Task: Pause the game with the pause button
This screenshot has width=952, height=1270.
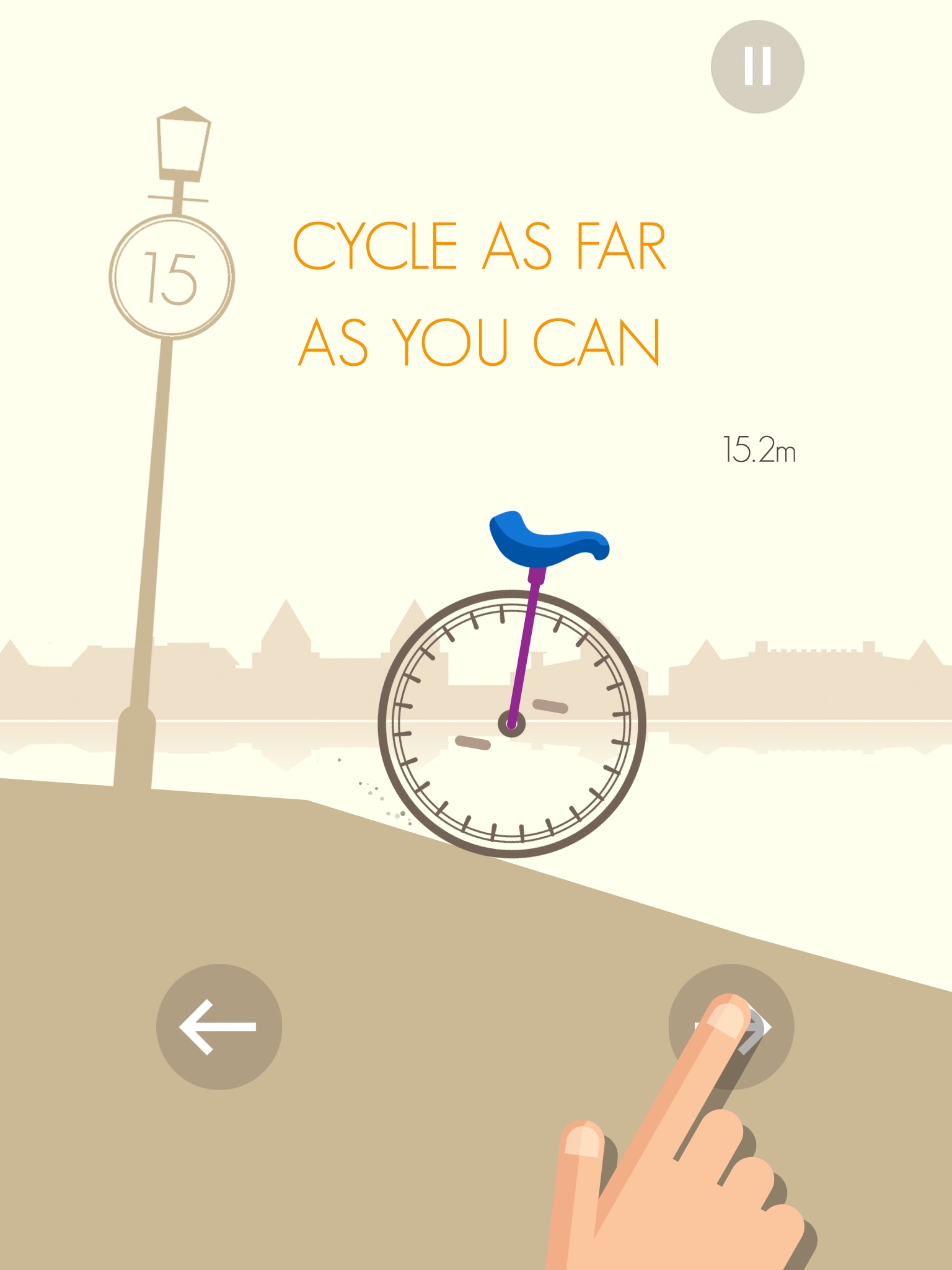Action: (757, 66)
